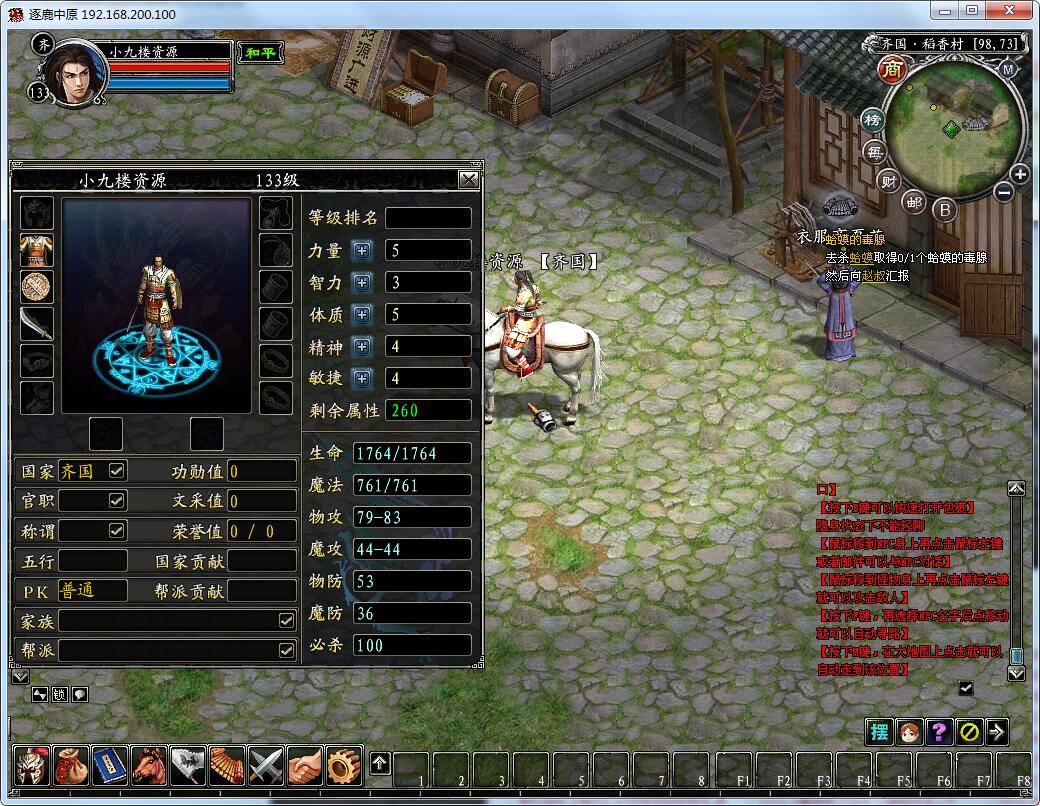
Task: Open the 榜 ranking button
Action: [x=874, y=120]
